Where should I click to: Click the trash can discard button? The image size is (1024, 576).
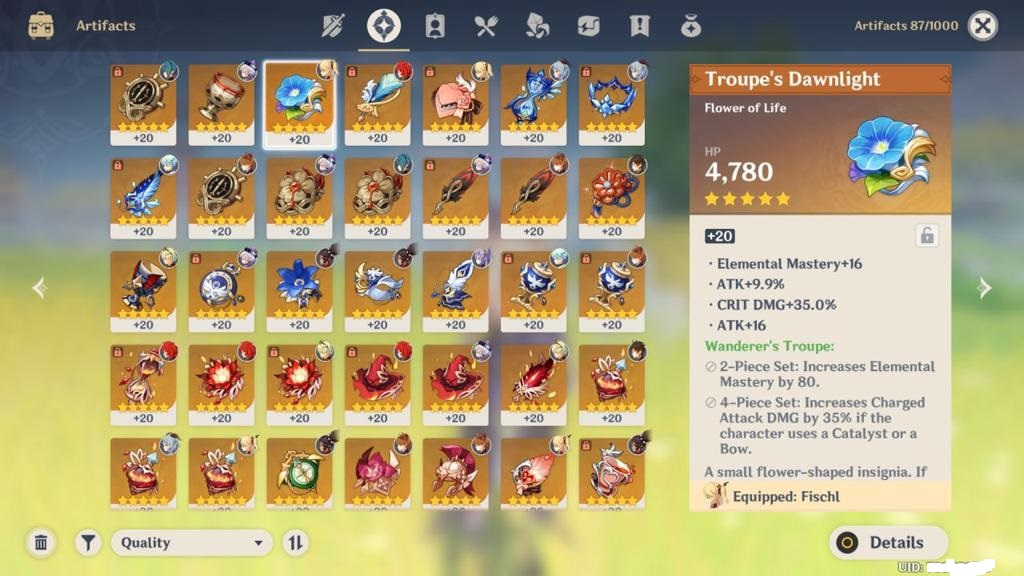pos(41,543)
